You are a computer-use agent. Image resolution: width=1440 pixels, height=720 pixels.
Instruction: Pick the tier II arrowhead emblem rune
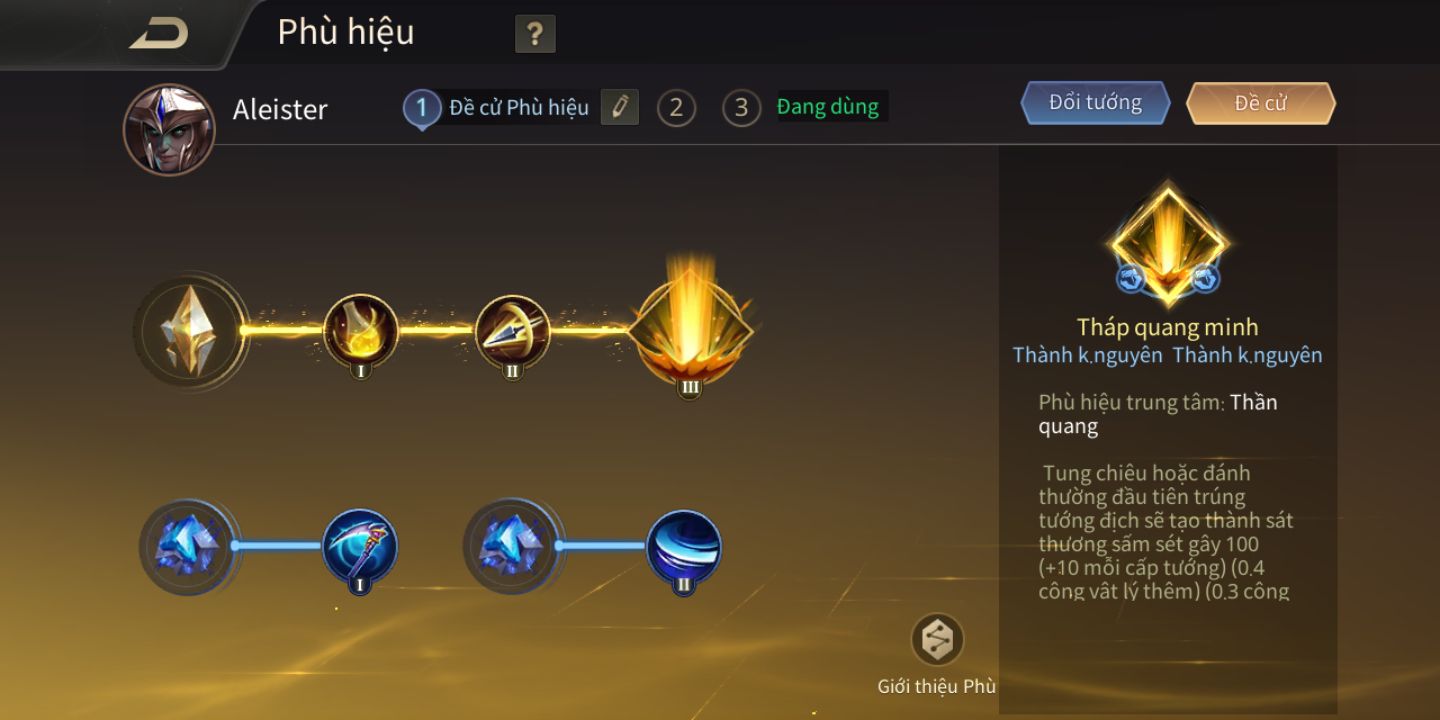(512, 331)
